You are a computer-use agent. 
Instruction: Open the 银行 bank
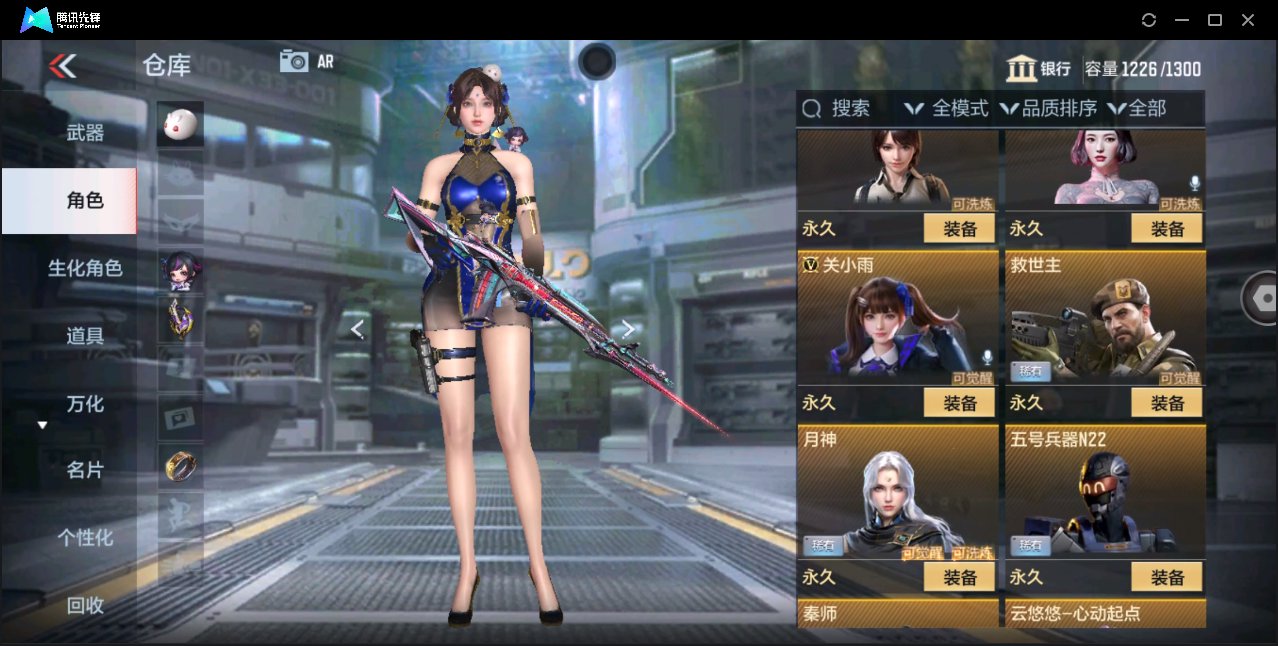[x=1039, y=69]
